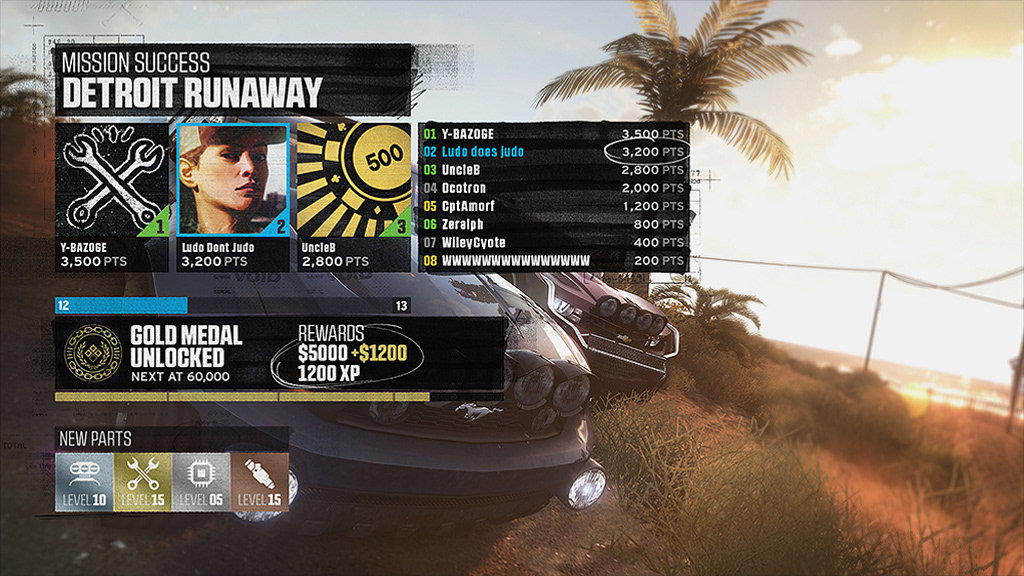
Task: Select the Y-BAZOGE leaderboard row
Action: coord(554,134)
